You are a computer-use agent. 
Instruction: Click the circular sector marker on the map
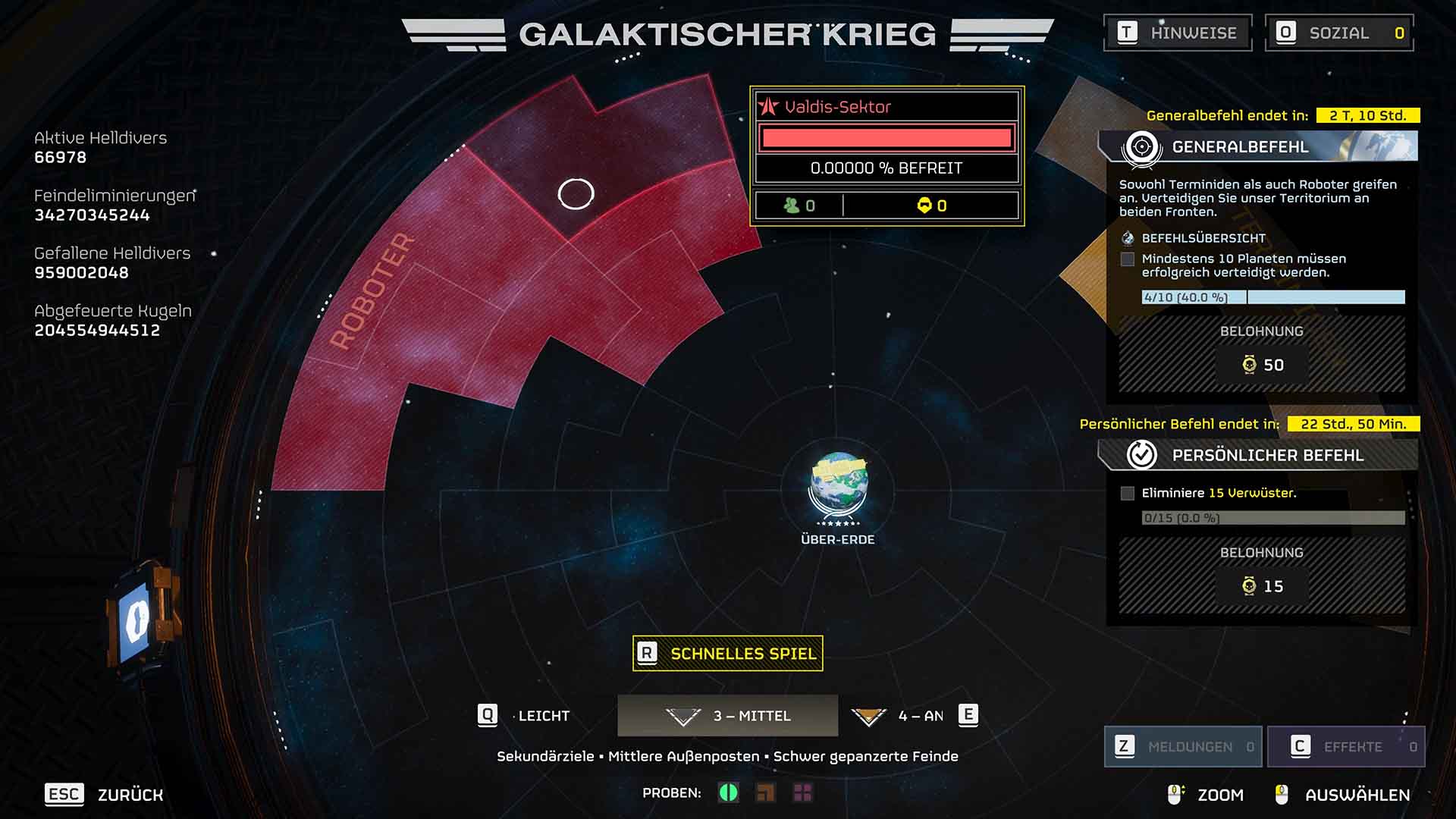pos(576,194)
